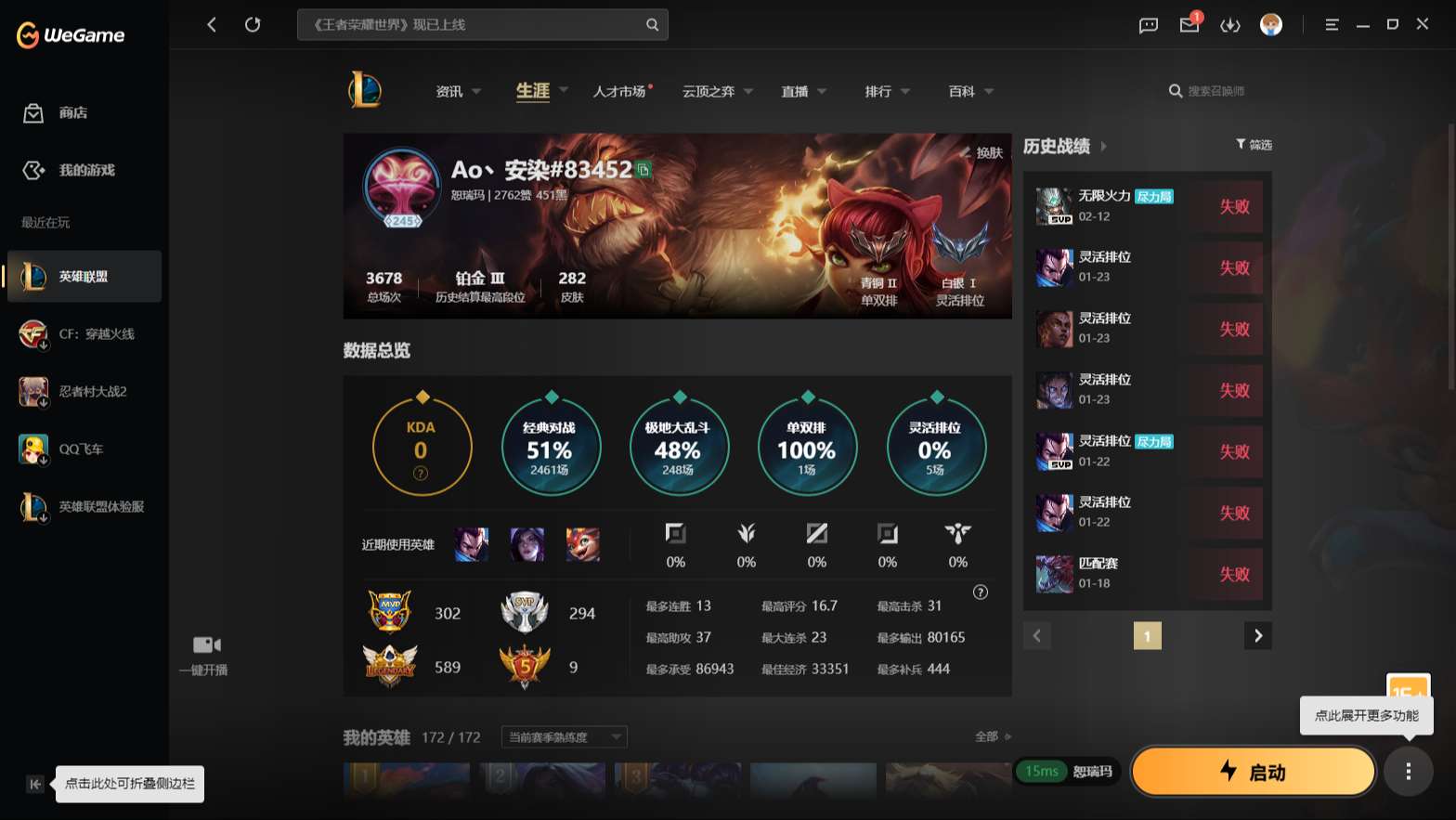Click the user avatar in the title bar
The height and width of the screenshot is (820, 1456).
click(x=1271, y=25)
